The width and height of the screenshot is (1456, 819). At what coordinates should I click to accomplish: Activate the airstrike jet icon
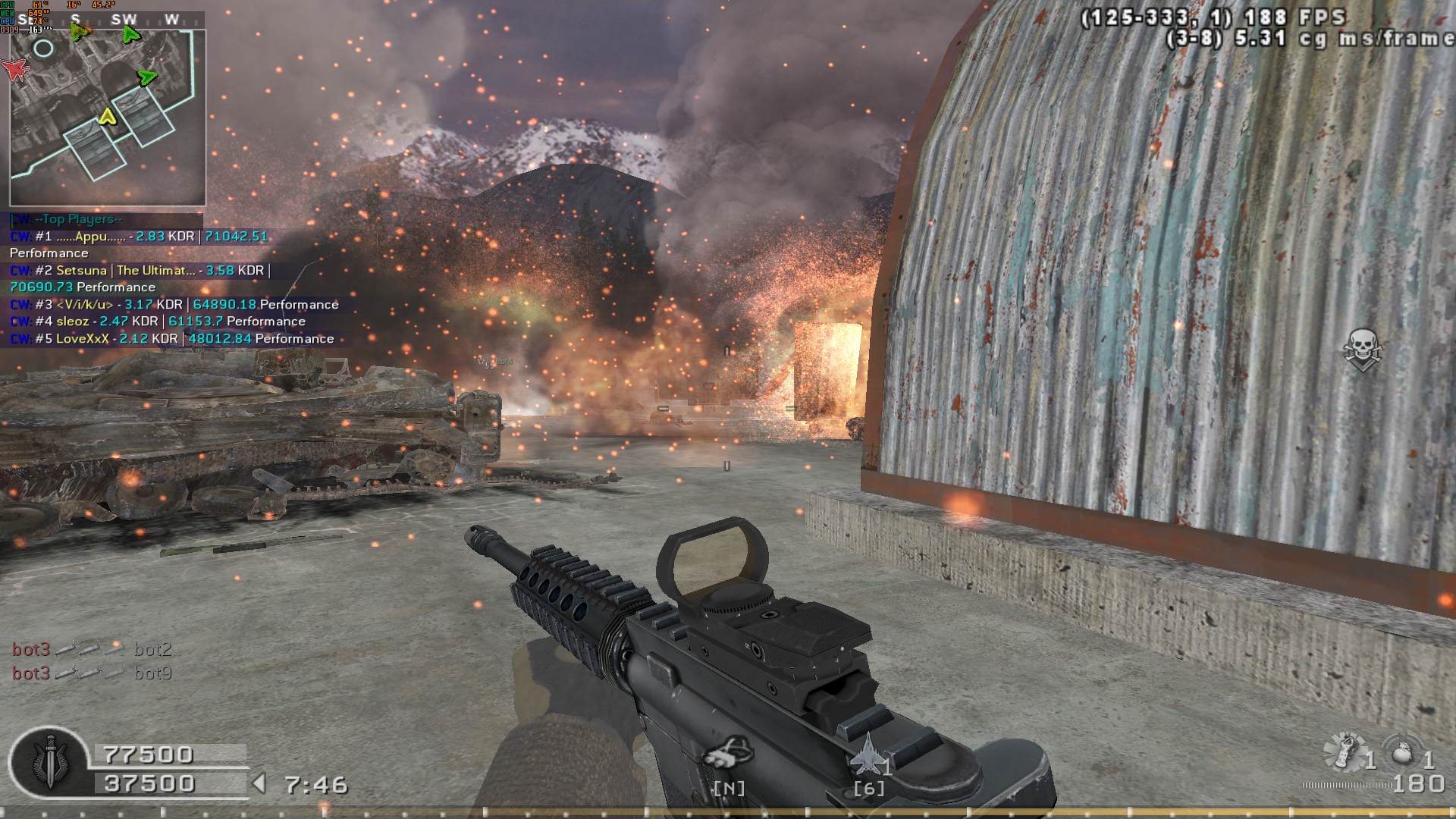(x=868, y=755)
